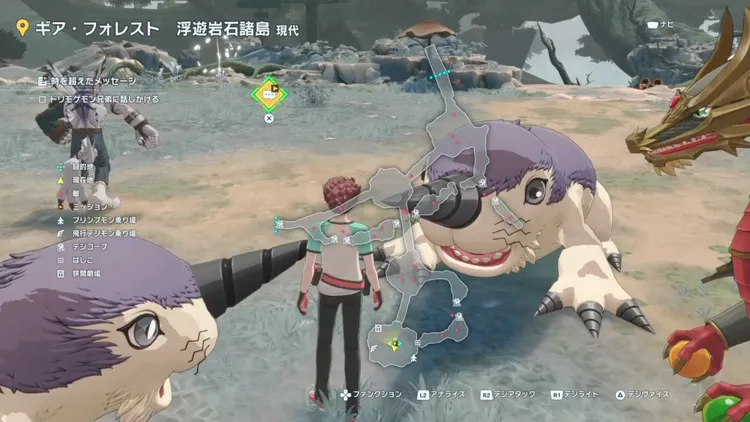The image size is (750, 422).
Task: Click the player position marker on map
Action: tap(395, 344)
